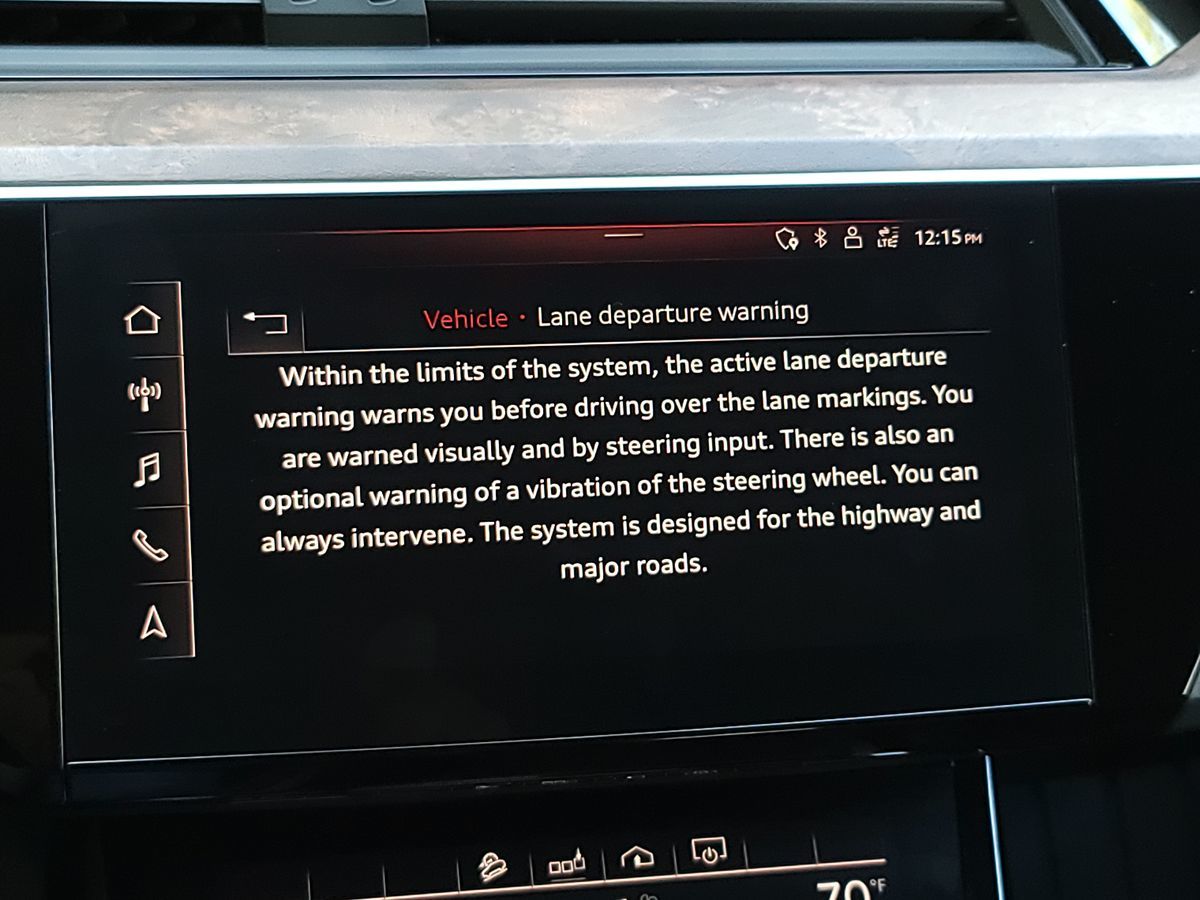The width and height of the screenshot is (1200, 900).
Task: Tap the screen power-off shortcut
Action: [x=708, y=852]
